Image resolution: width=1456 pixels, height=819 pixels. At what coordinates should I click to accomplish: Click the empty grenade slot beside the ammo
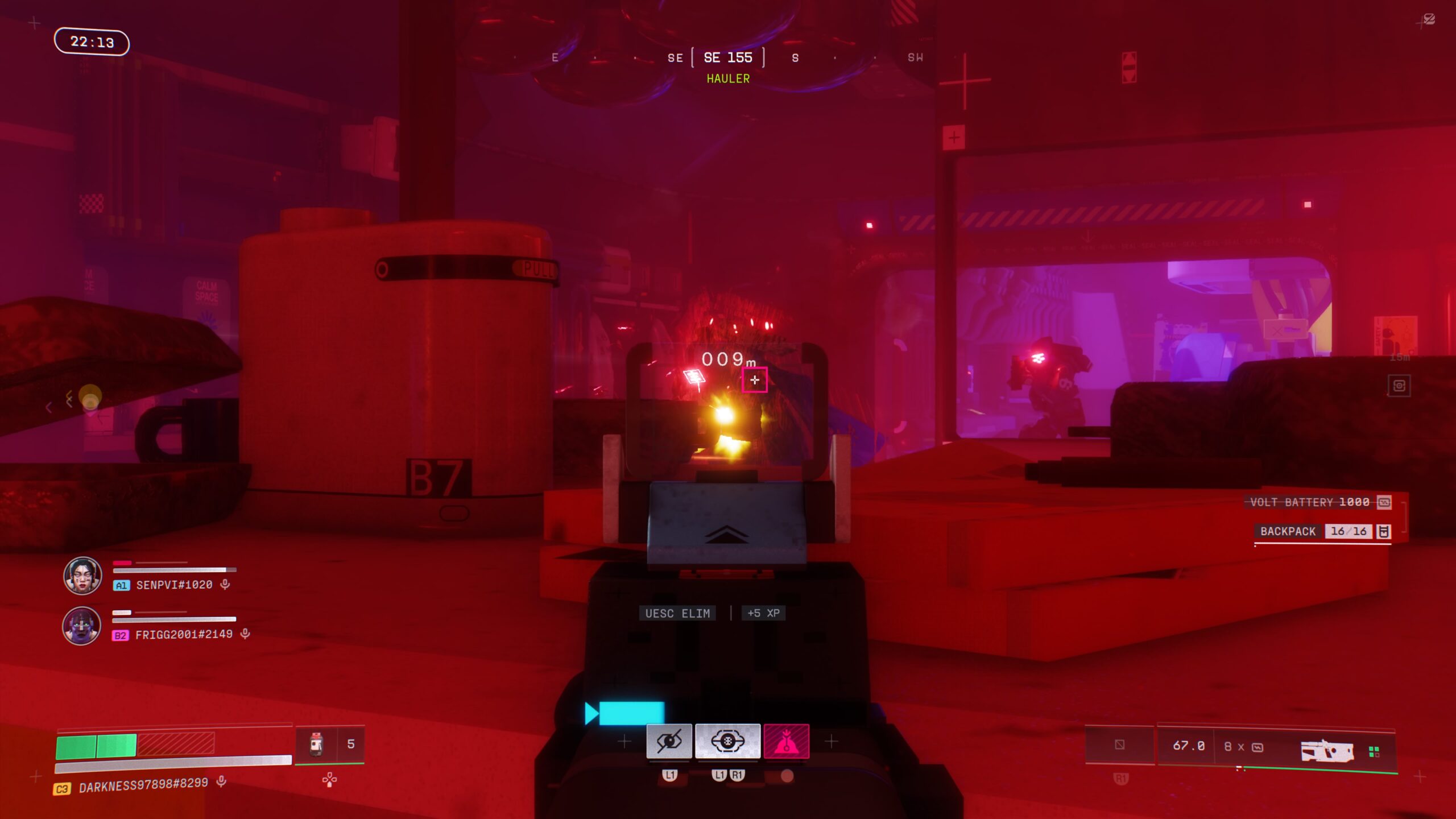[1119, 745]
